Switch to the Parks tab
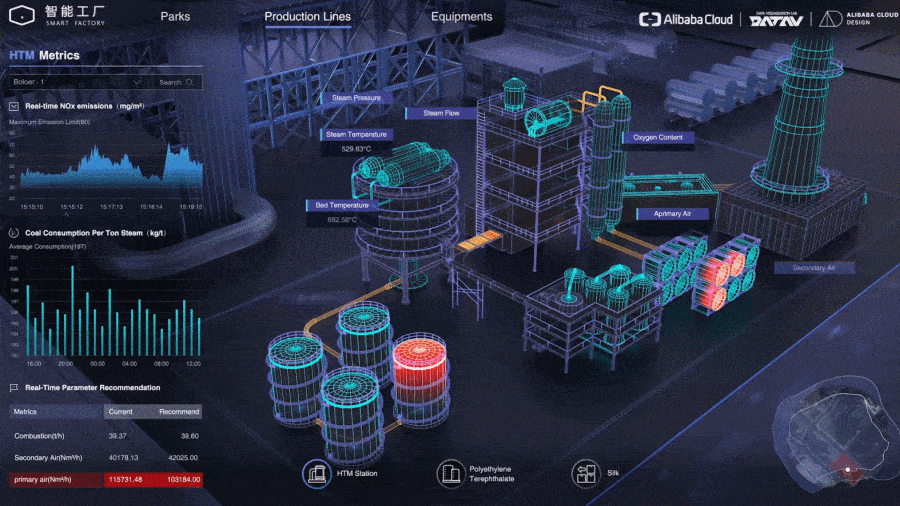 [175, 17]
